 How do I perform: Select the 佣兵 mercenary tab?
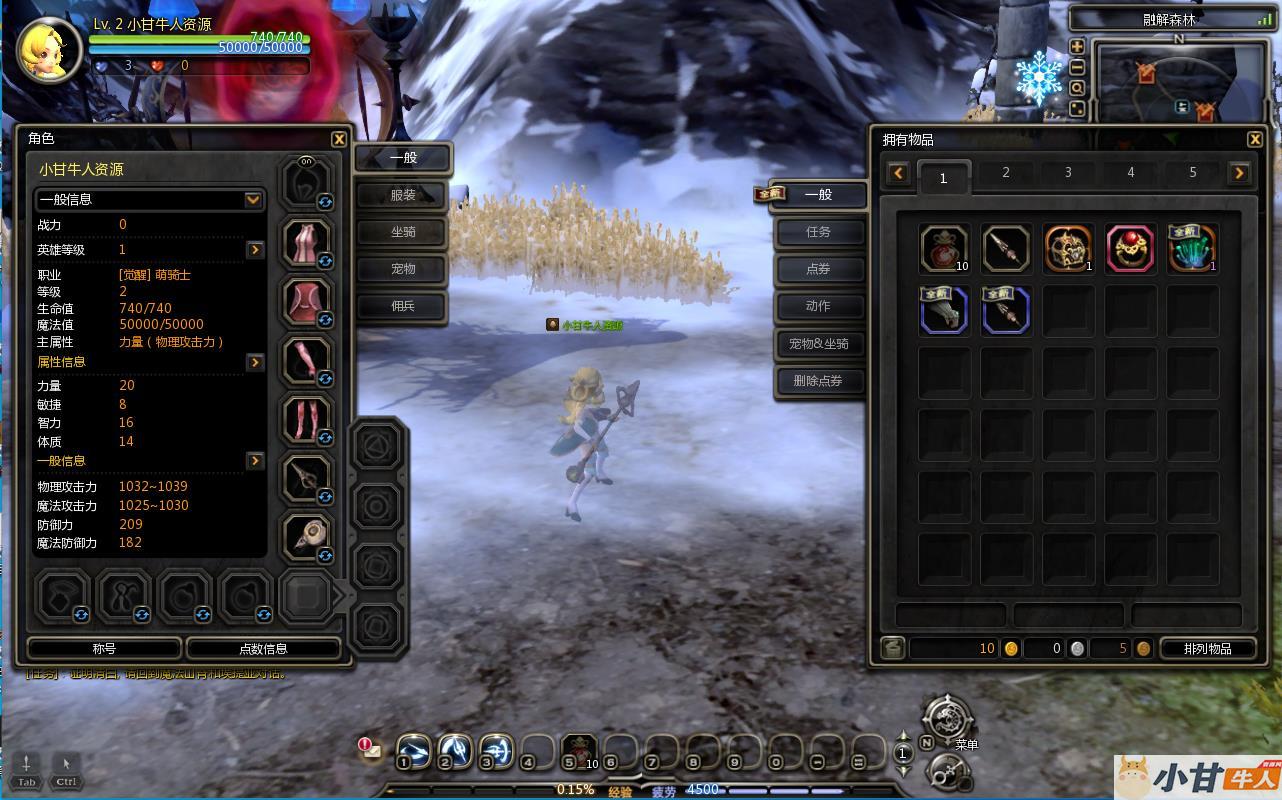click(x=403, y=306)
